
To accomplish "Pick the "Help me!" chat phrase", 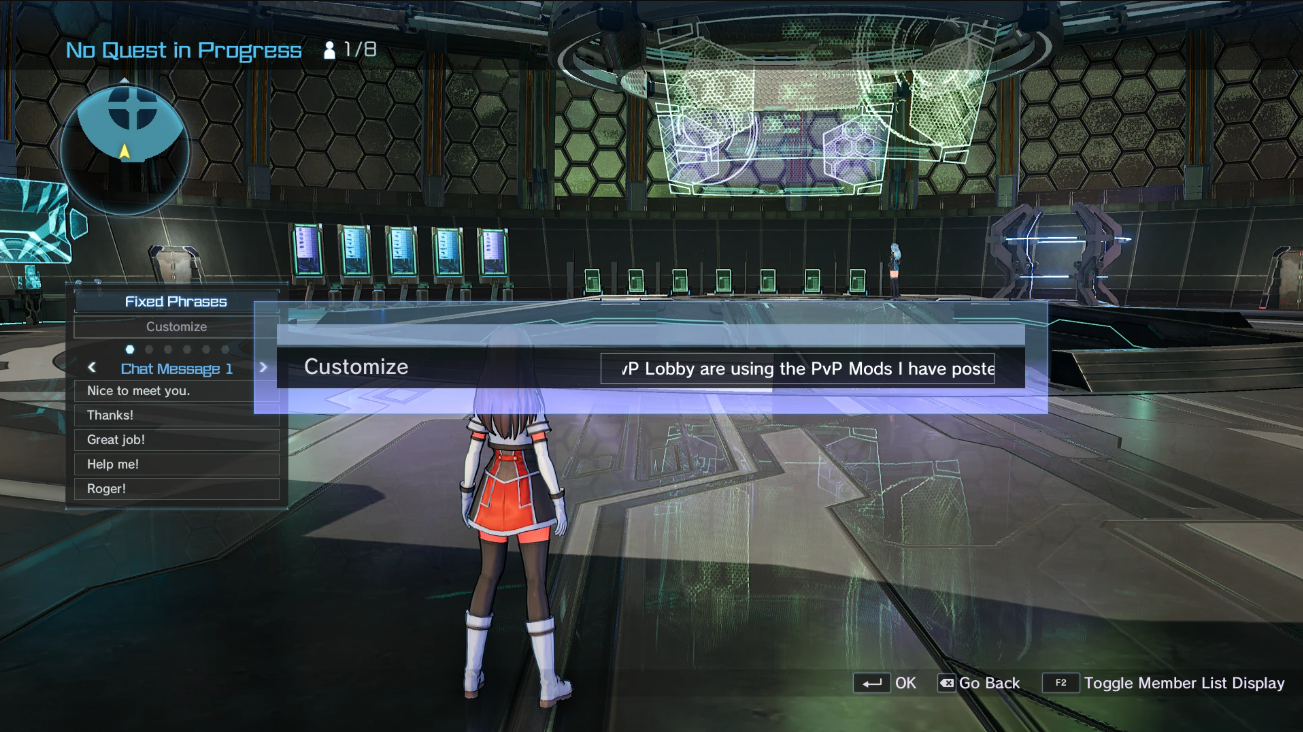I will coord(176,464).
